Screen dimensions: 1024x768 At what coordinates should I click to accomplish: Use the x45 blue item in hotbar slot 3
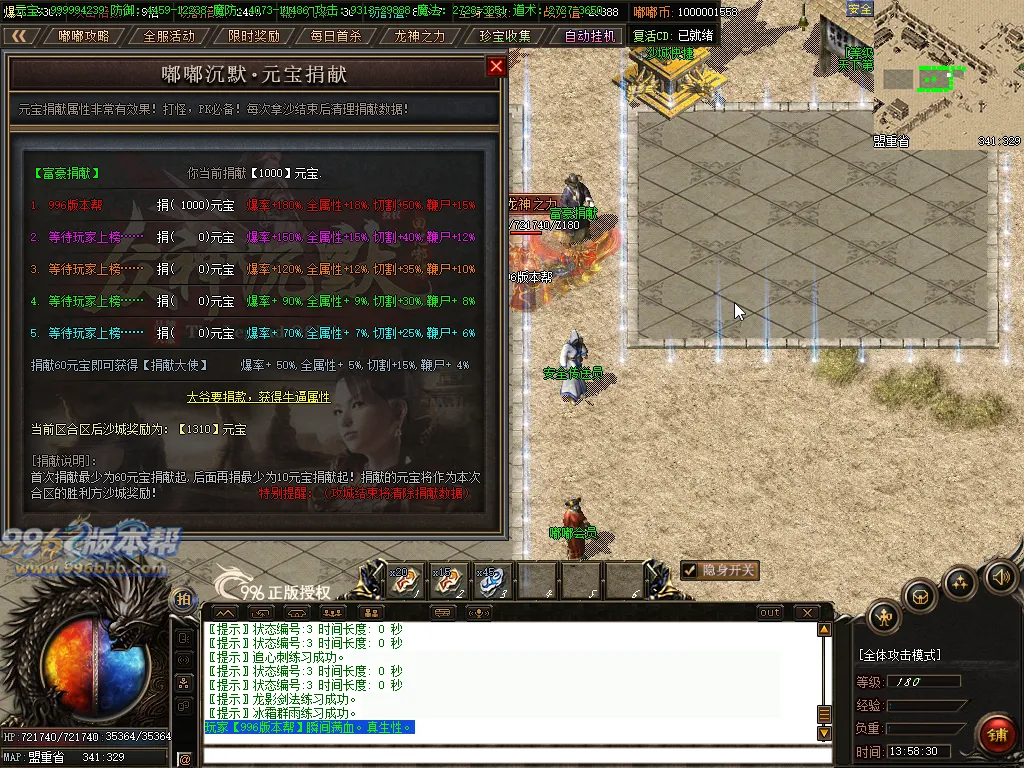493,581
